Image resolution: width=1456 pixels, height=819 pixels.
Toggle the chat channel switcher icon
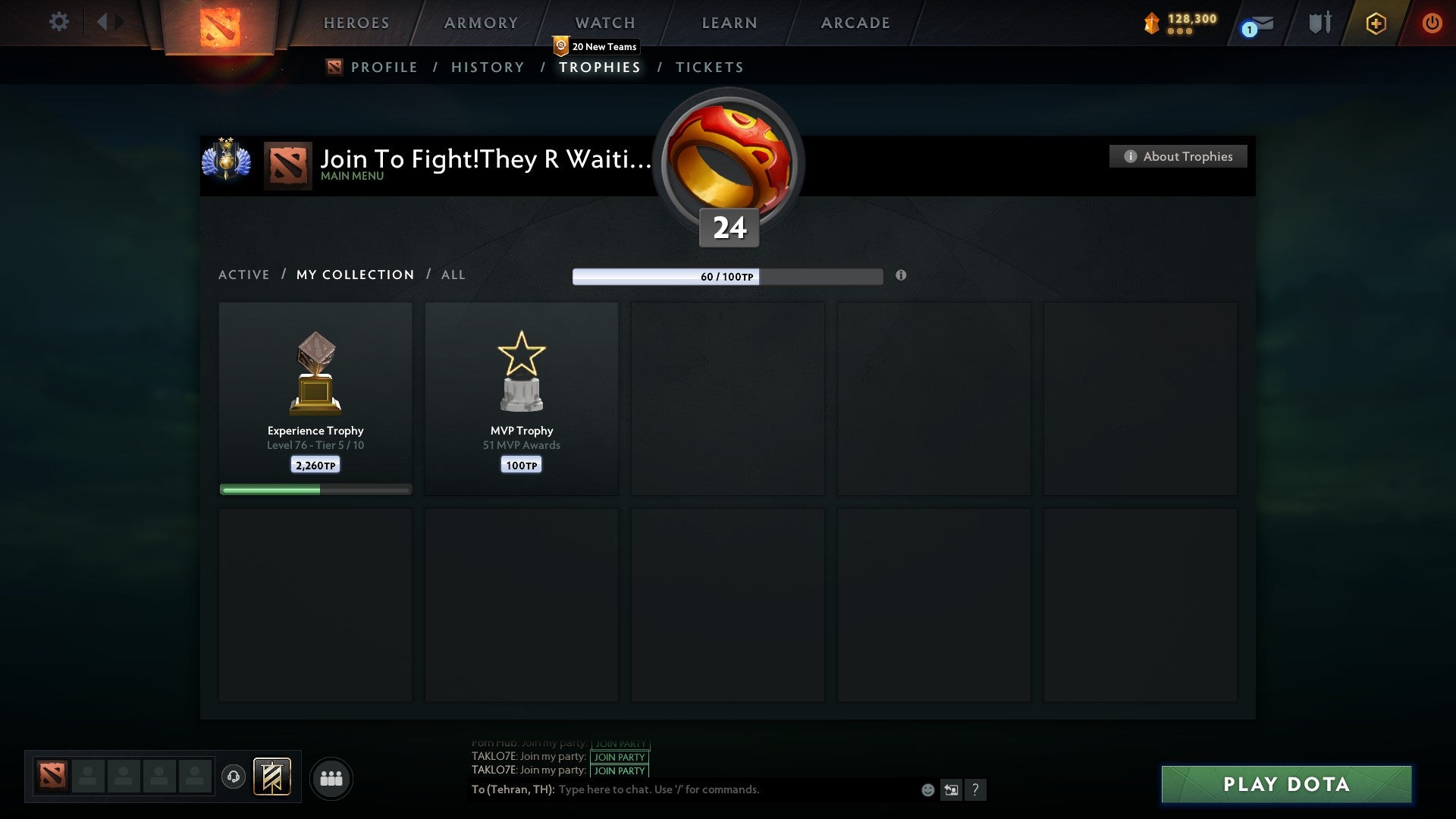(x=951, y=789)
